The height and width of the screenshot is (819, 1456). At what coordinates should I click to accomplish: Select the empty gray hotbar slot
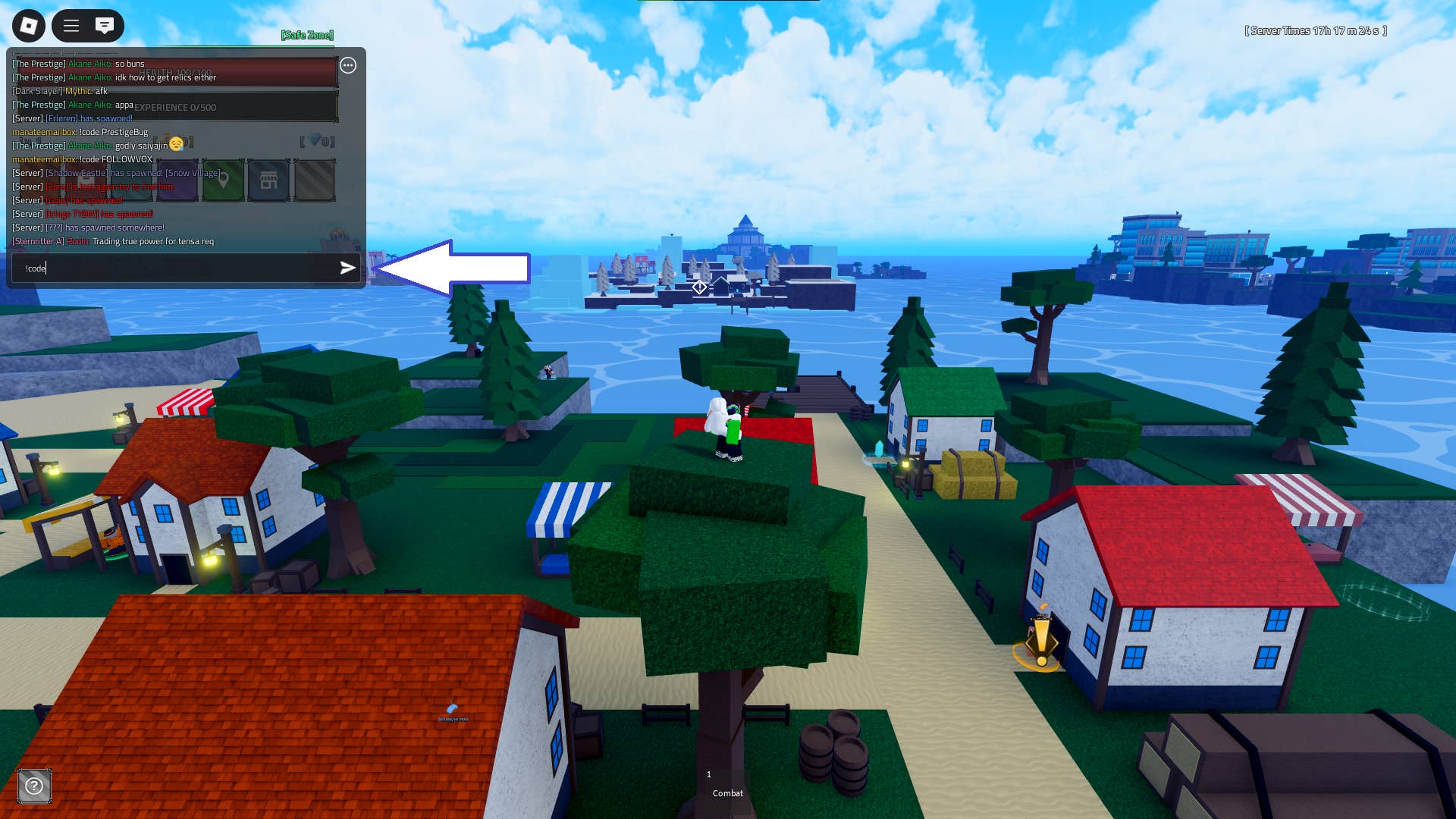tap(315, 181)
